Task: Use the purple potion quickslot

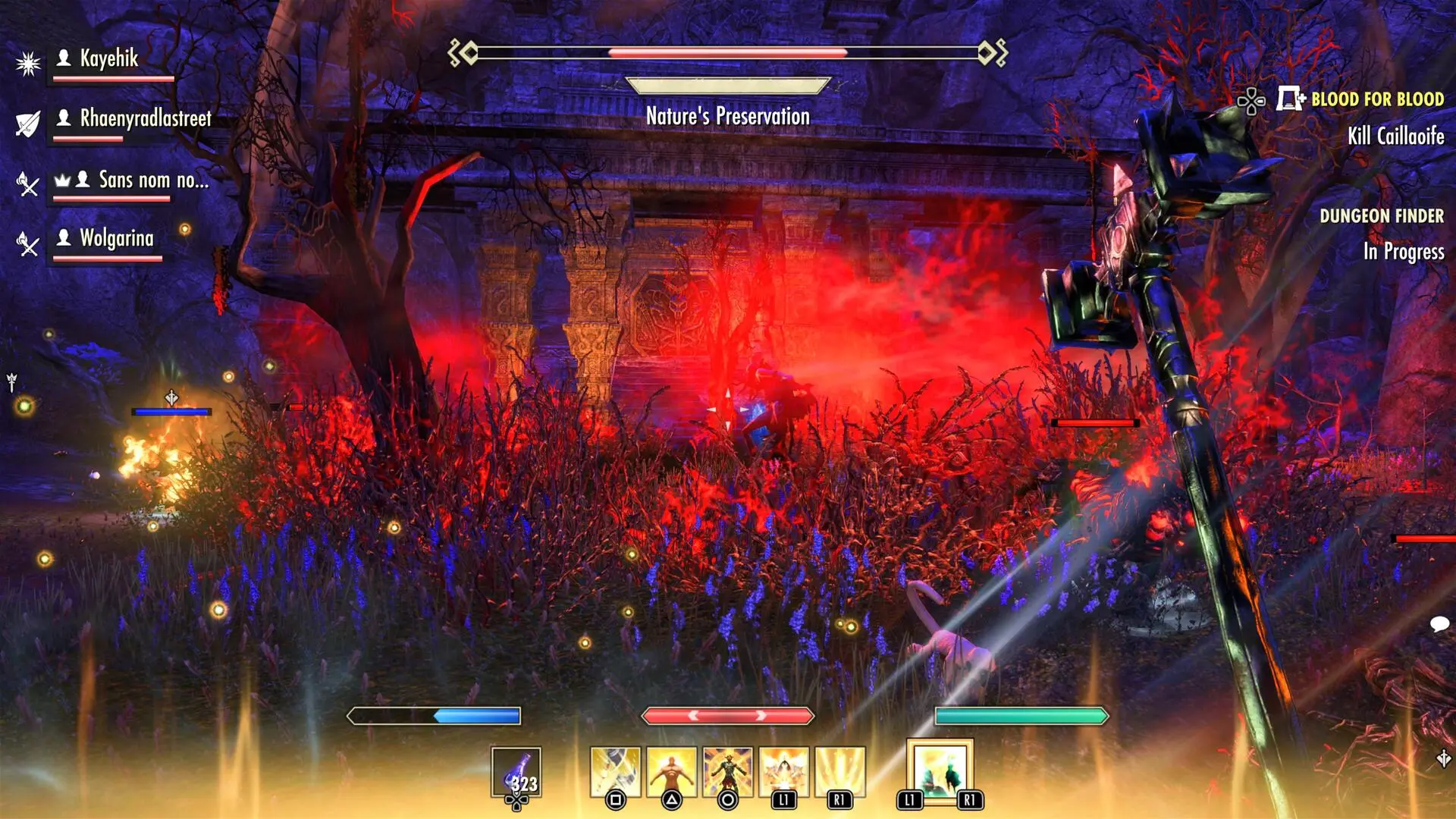Action: 516,772
